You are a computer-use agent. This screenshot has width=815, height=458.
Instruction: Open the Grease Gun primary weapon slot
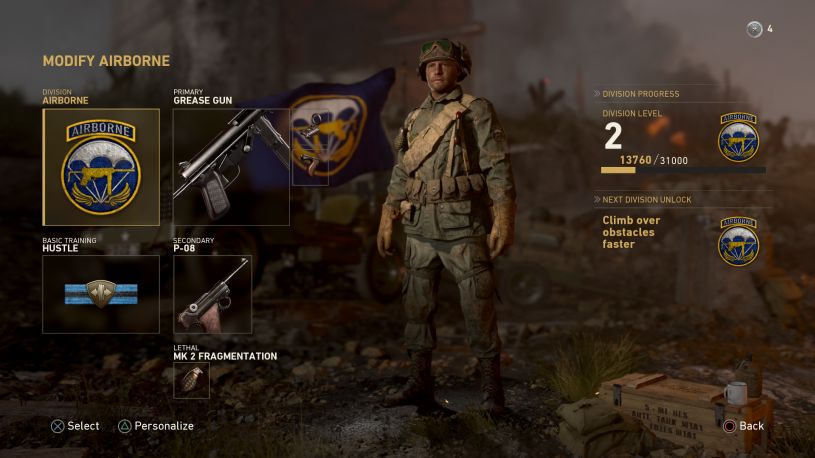pyautogui.click(x=231, y=167)
